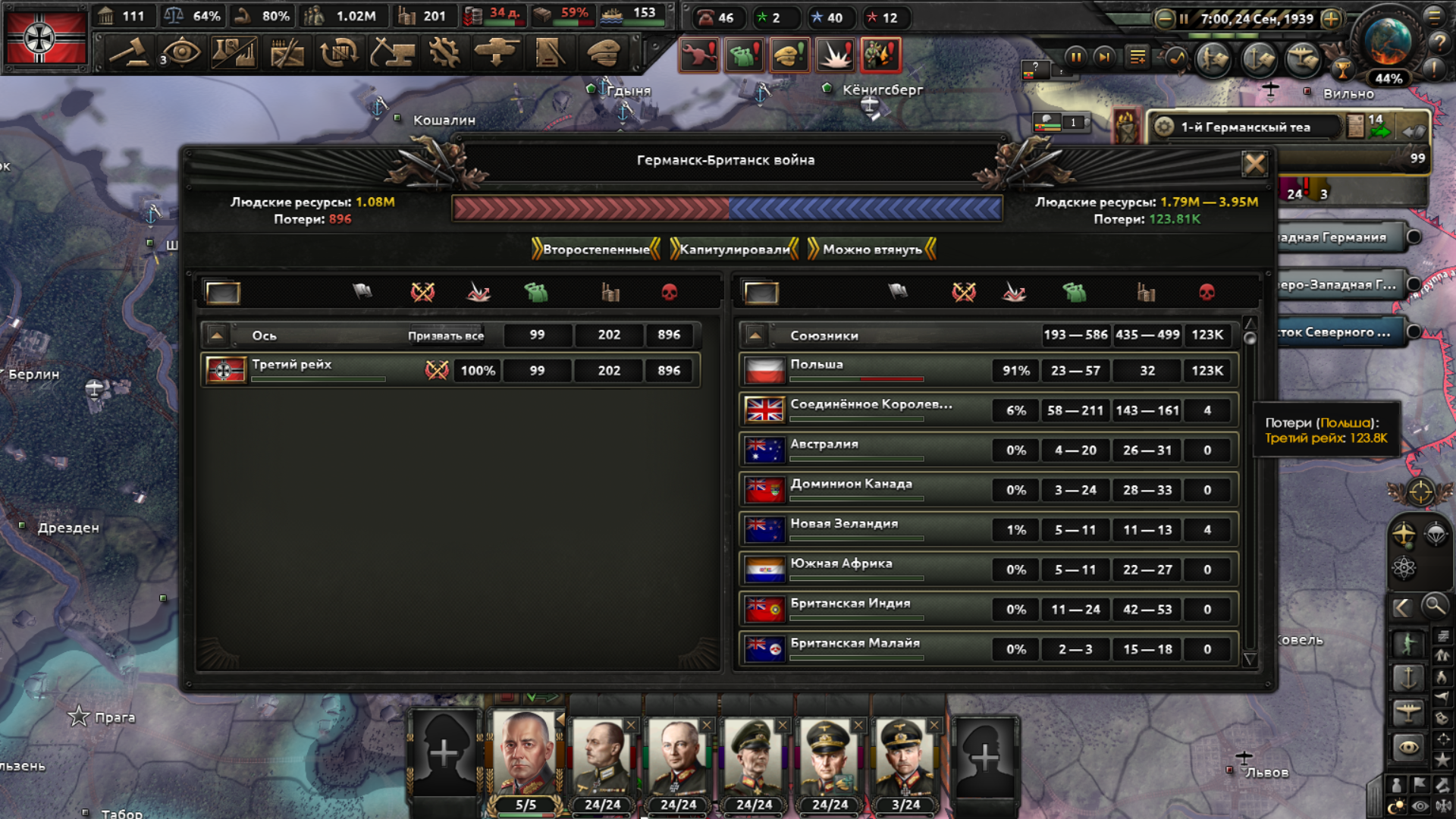Open the German flag country overview

coord(45,36)
